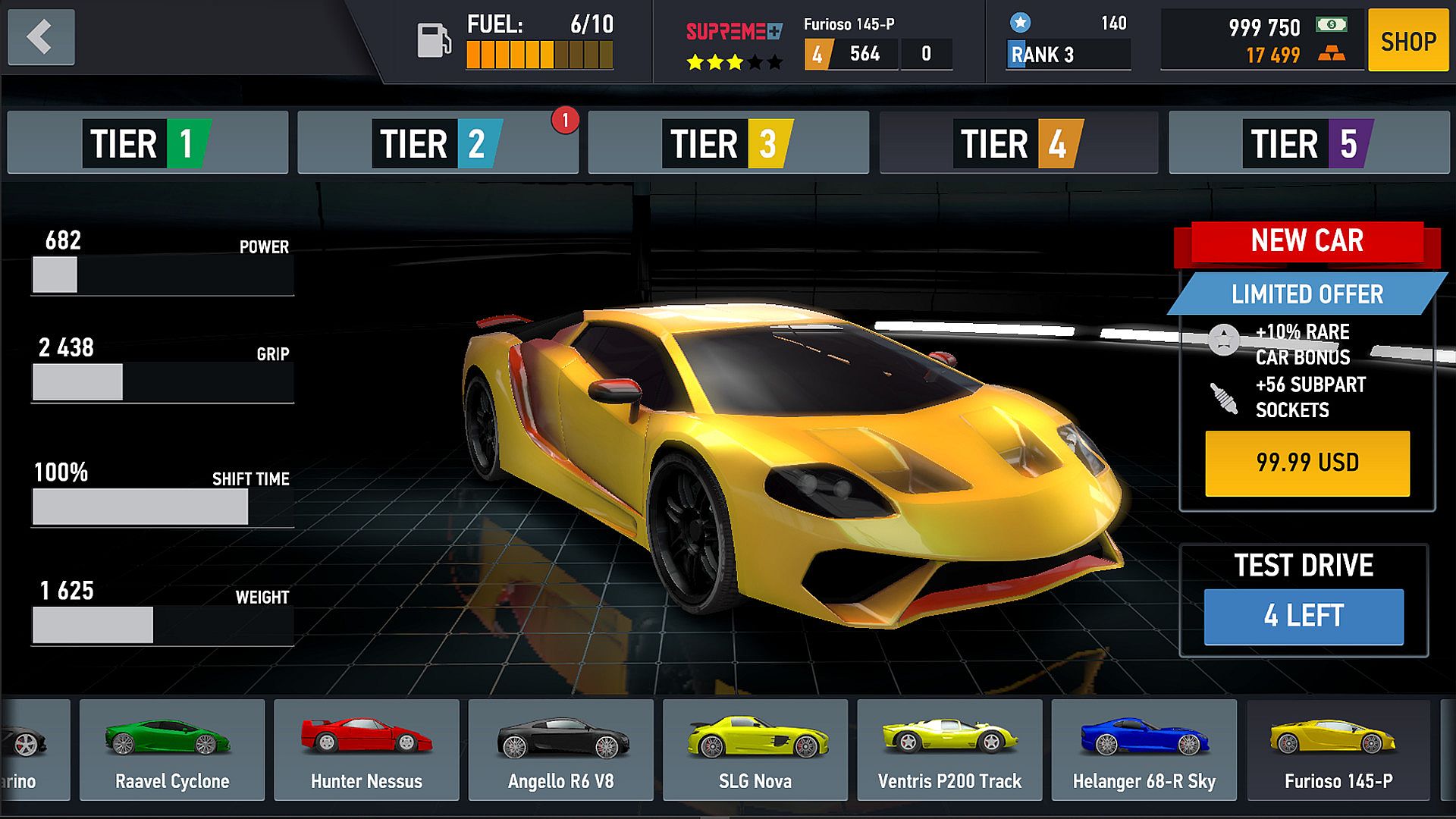
Task: Select the Helanger 68-R Sky
Action: click(1144, 749)
